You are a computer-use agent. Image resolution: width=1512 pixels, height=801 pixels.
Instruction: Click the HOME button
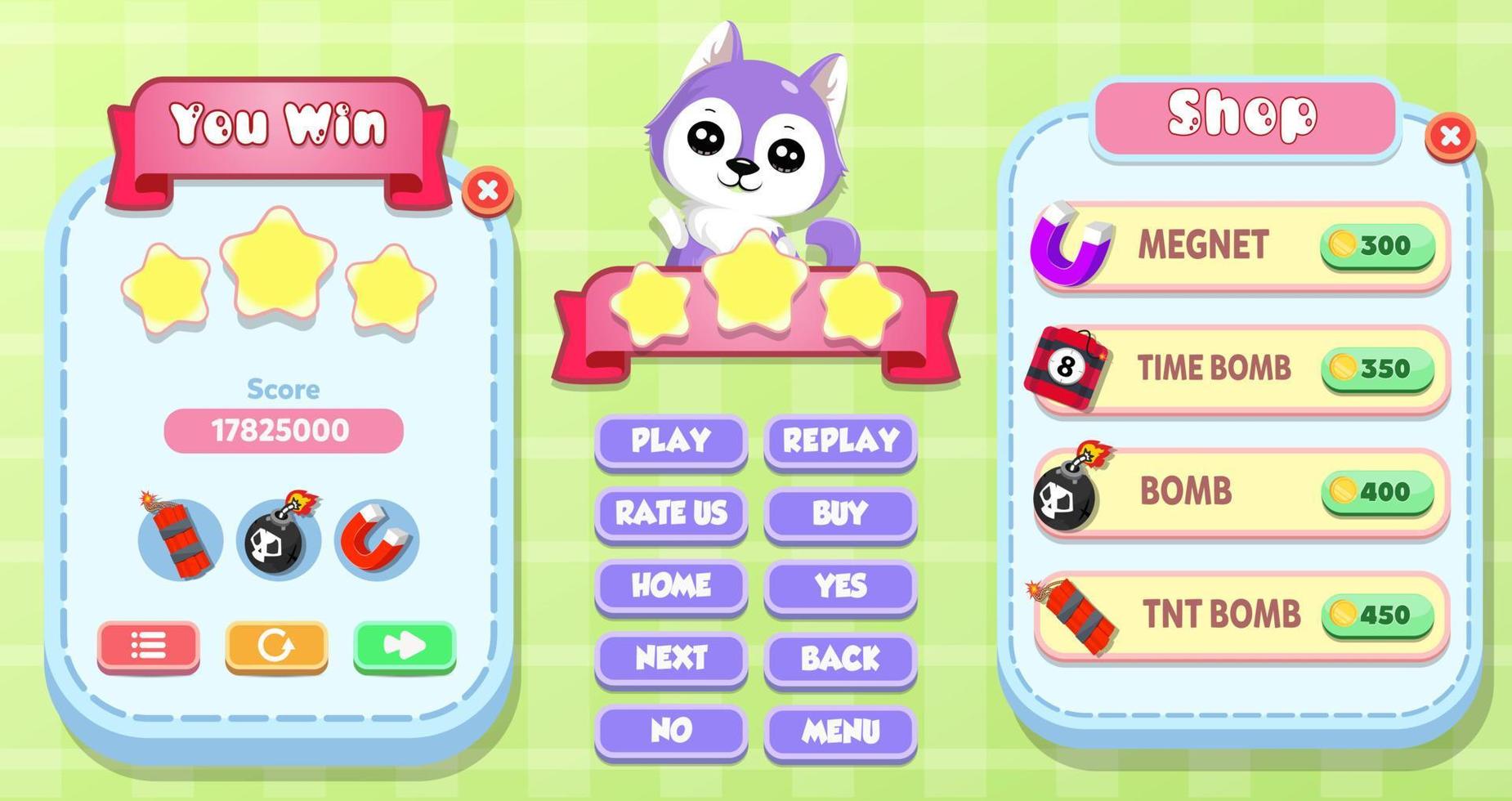tap(670, 585)
